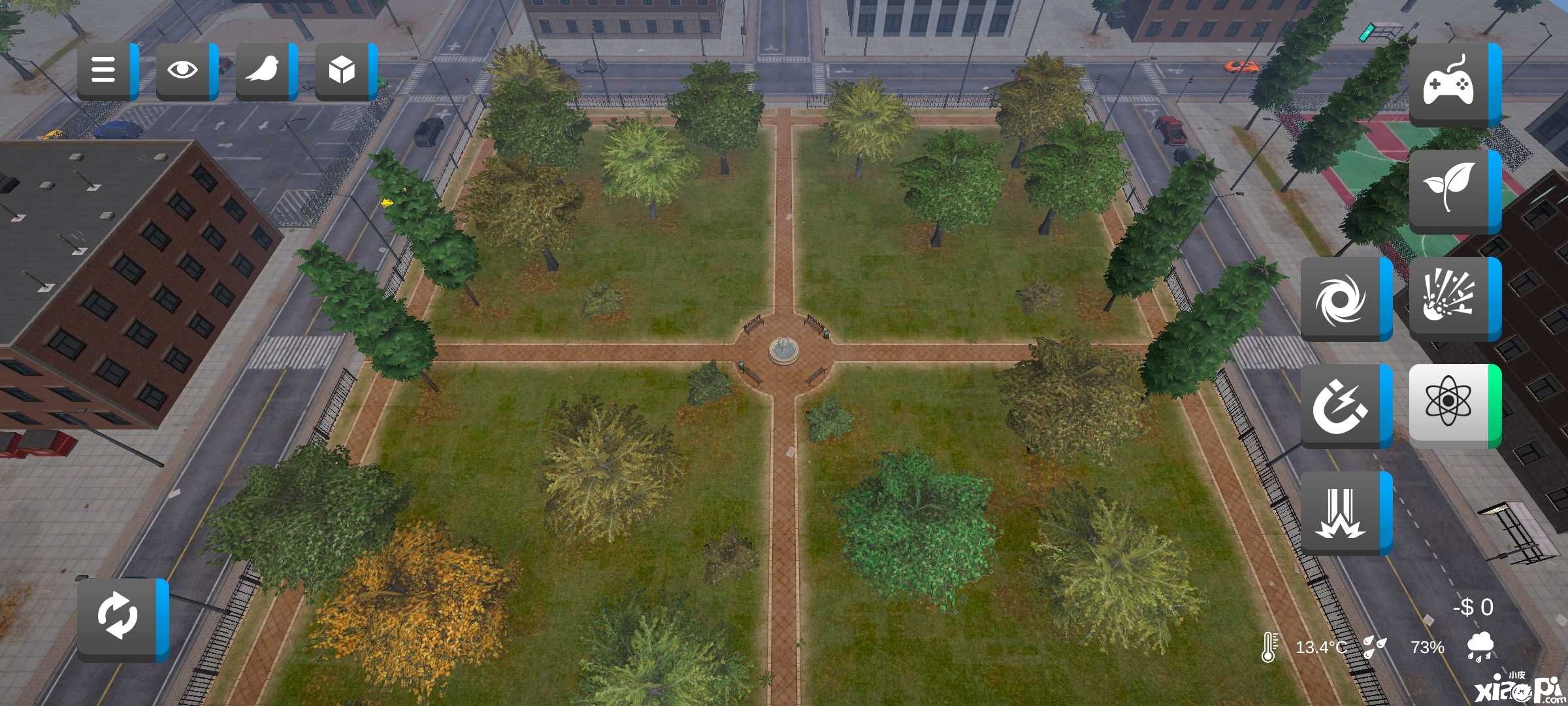
Task: Open the hamburger main menu
Action: tap(105, 70)
